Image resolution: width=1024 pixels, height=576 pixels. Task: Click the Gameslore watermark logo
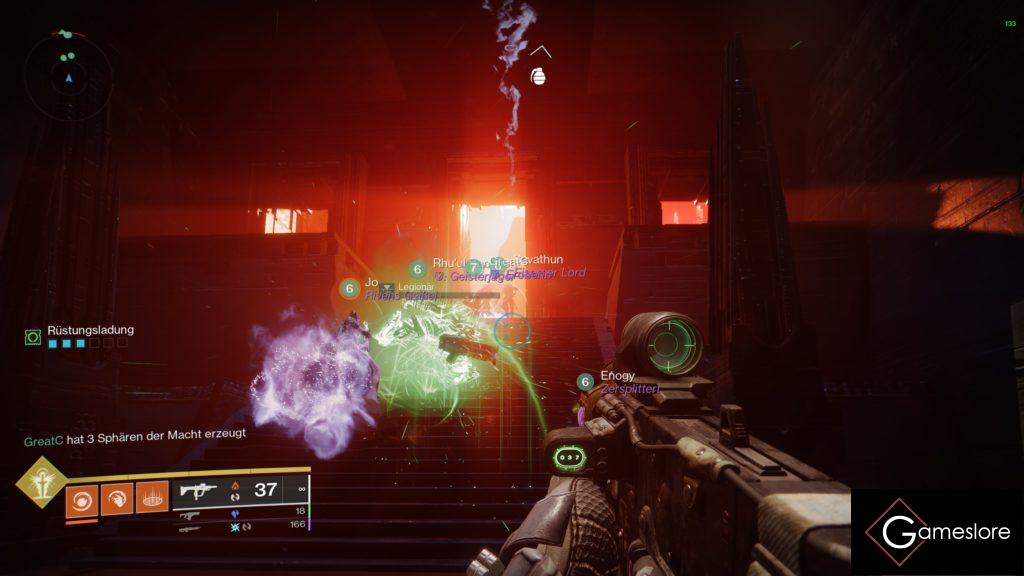tap(936, 532)
